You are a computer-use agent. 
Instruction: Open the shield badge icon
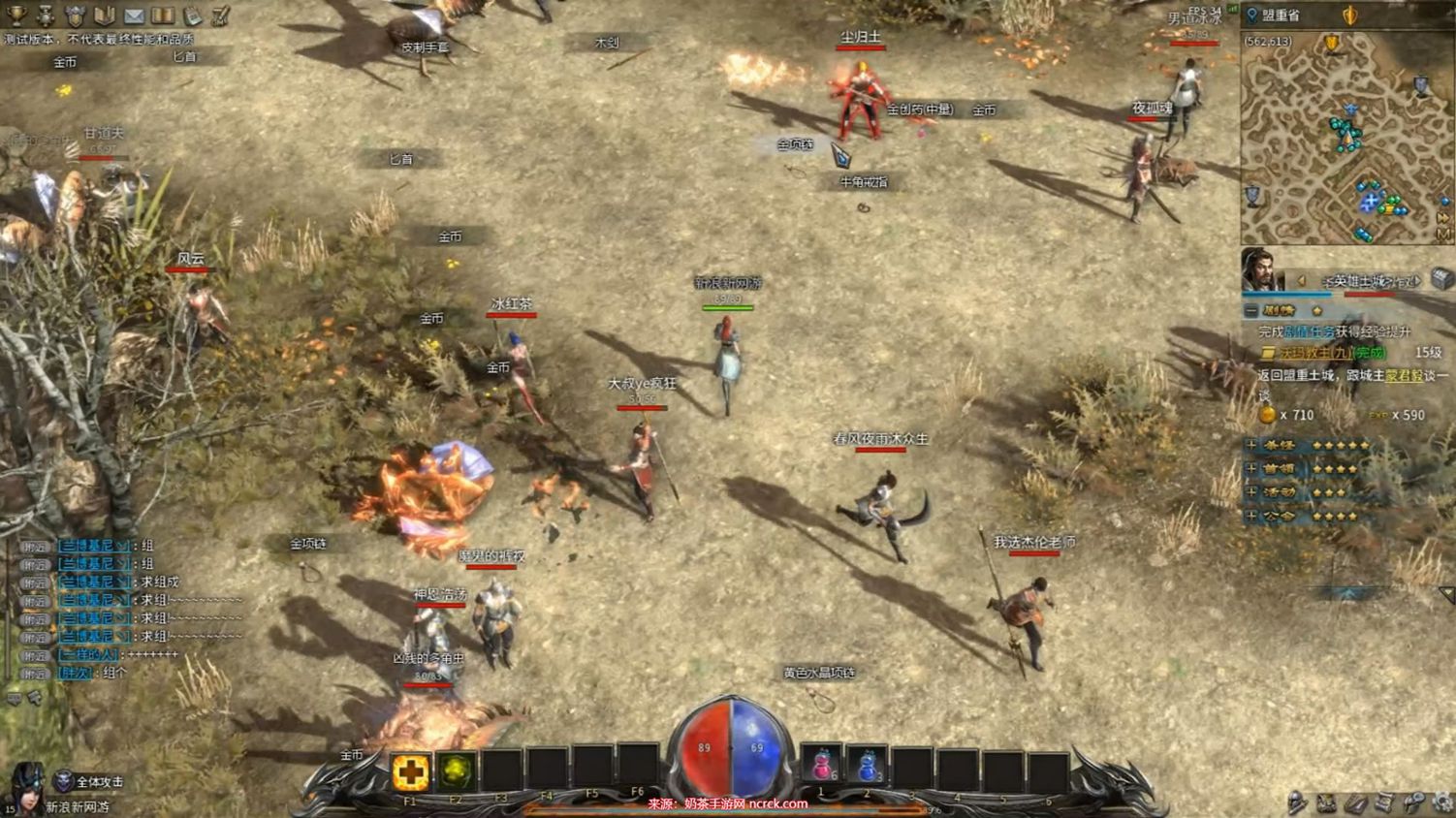tap(75, 16)
